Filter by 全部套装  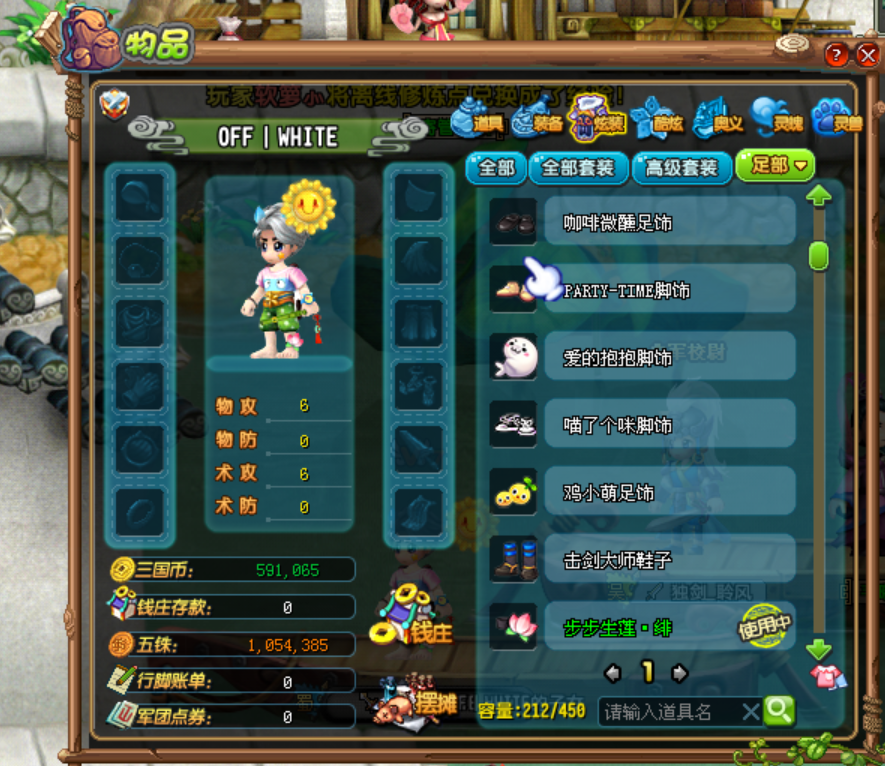(x=578, y=167)
